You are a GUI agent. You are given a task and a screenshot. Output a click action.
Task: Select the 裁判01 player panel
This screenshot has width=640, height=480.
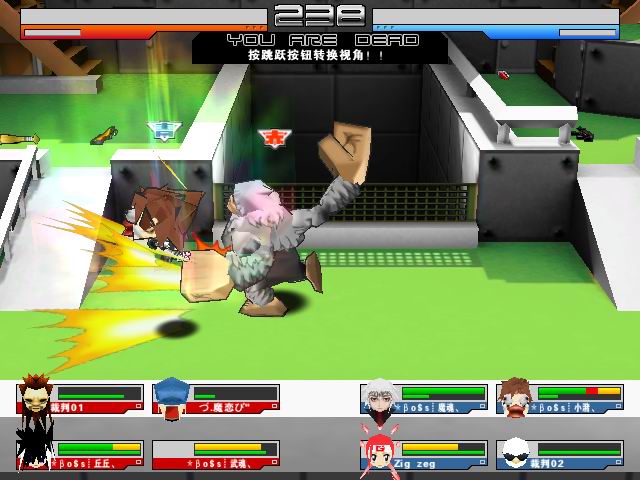click(79, 398)
